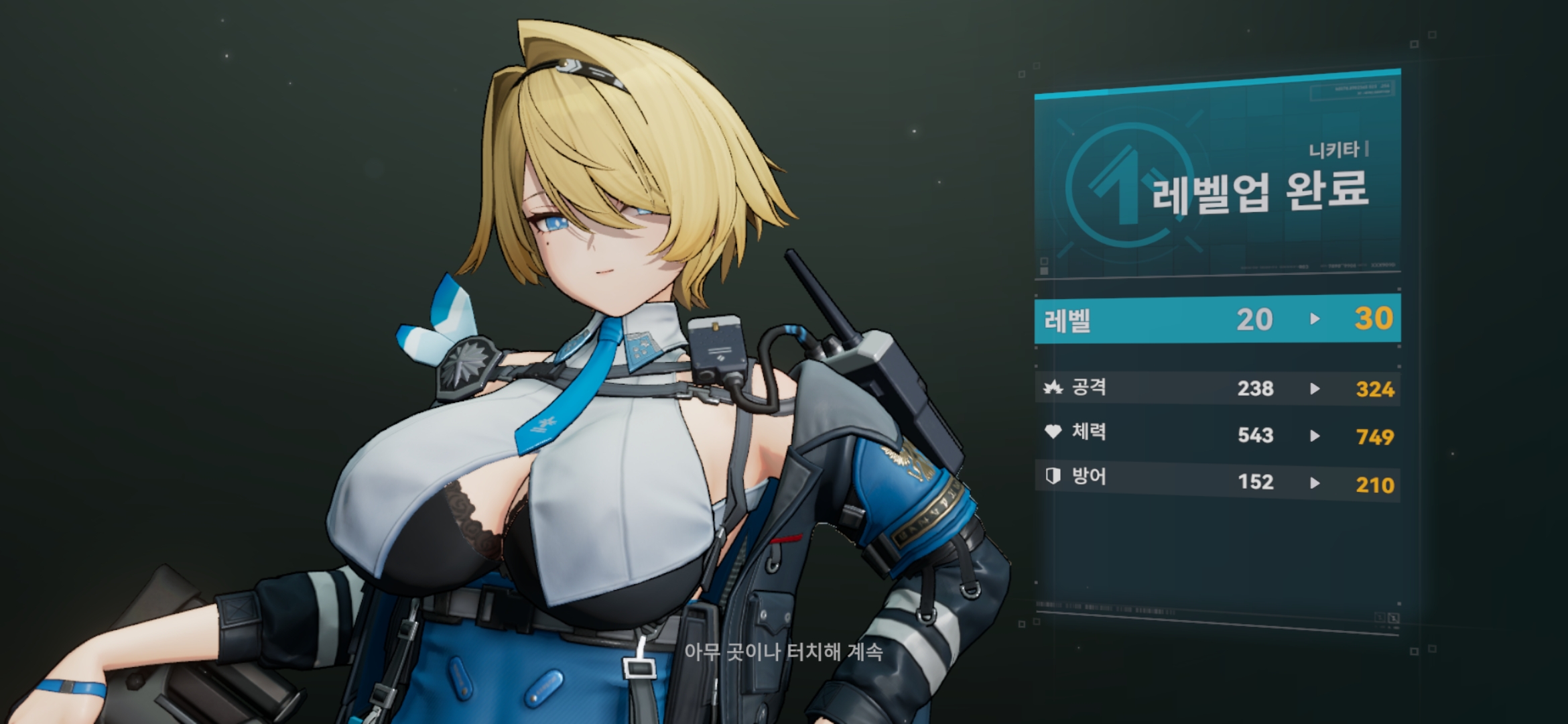Tap the '아무 곳이나 터치해 계속' continue prompt
Screen dimensions: 1568x724
pos(783,652)
